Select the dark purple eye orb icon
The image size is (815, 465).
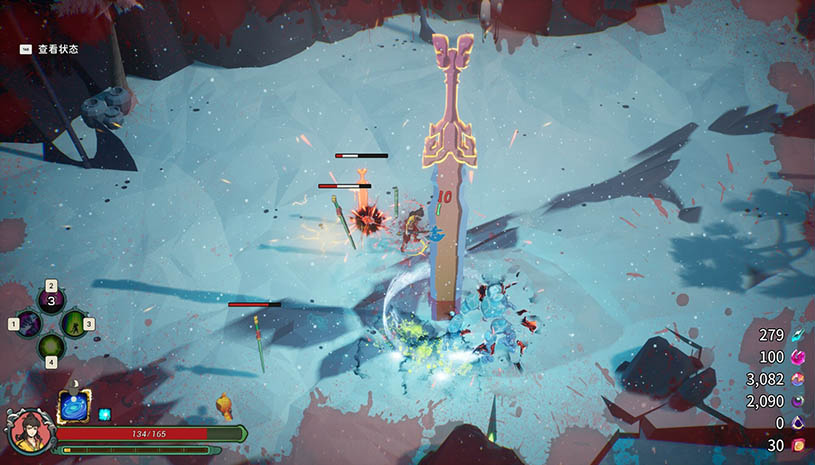click(x=797, y=401)
